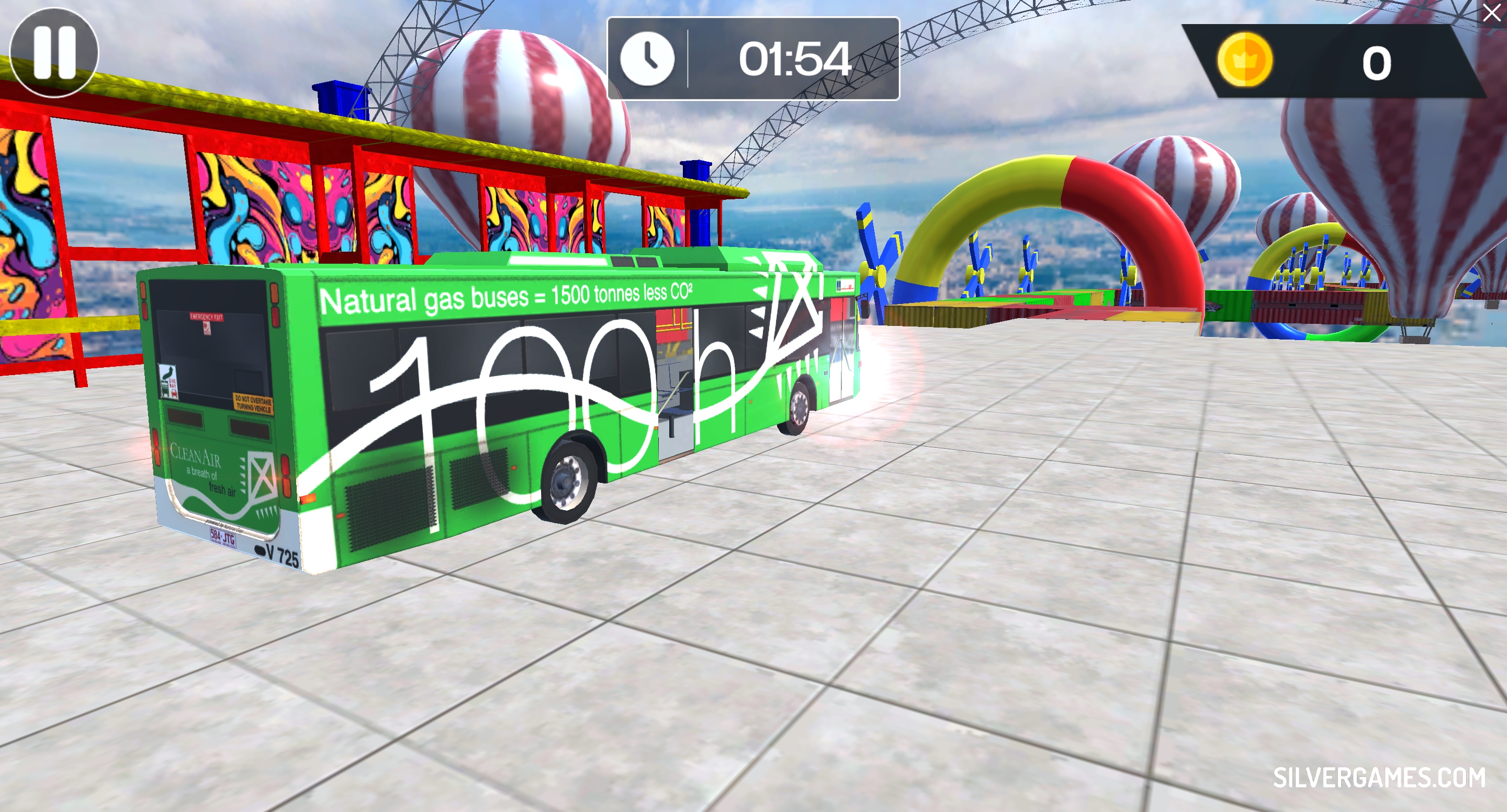The height and width of the screenshot is (812, 1507).
Task: Close the game overlay with the X
Action: [x=1492, y=12]
